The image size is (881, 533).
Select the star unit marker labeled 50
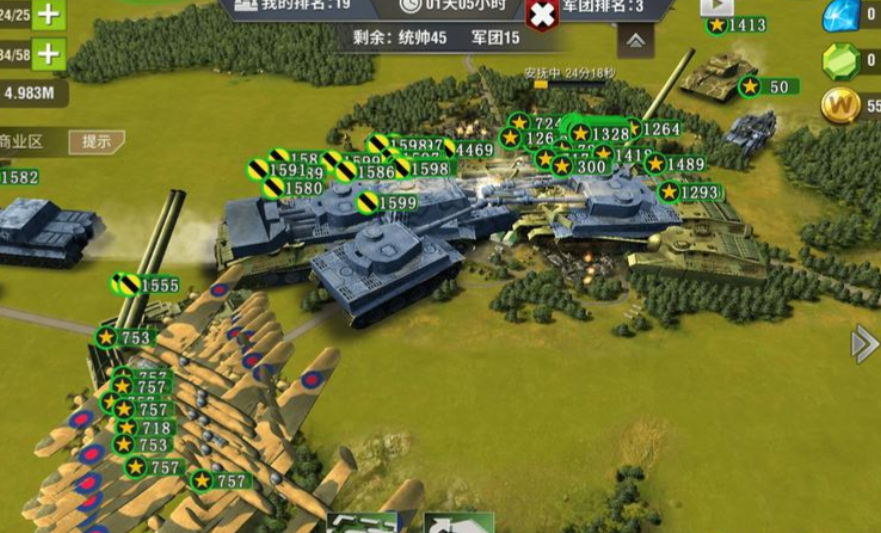[767, 87]
